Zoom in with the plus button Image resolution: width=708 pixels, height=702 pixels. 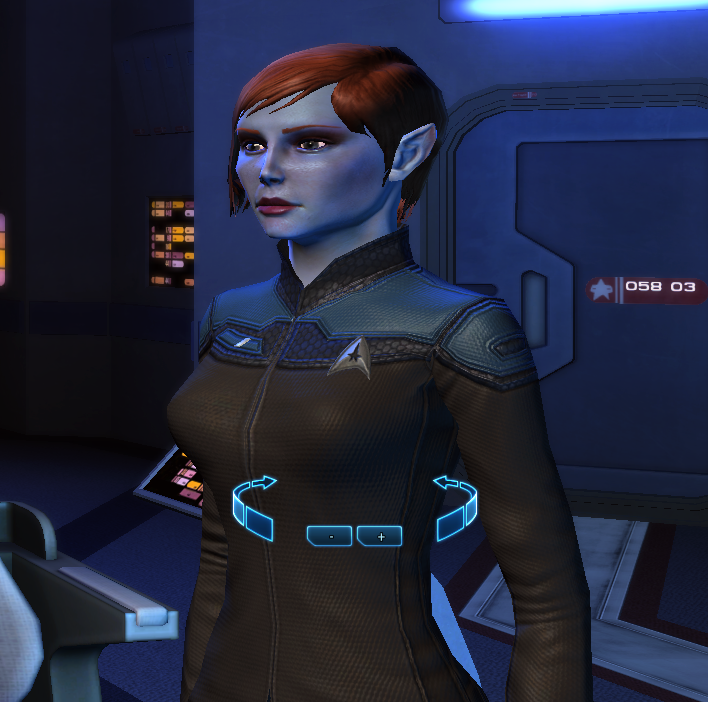coord(379,536)
